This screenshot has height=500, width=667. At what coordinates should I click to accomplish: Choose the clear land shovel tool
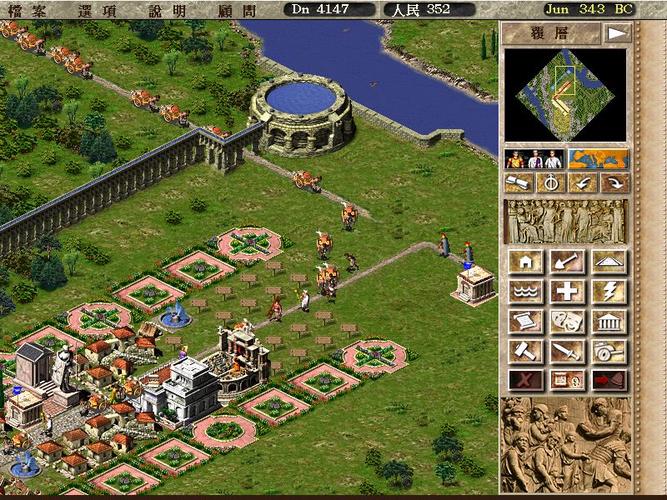coord(566,262)
